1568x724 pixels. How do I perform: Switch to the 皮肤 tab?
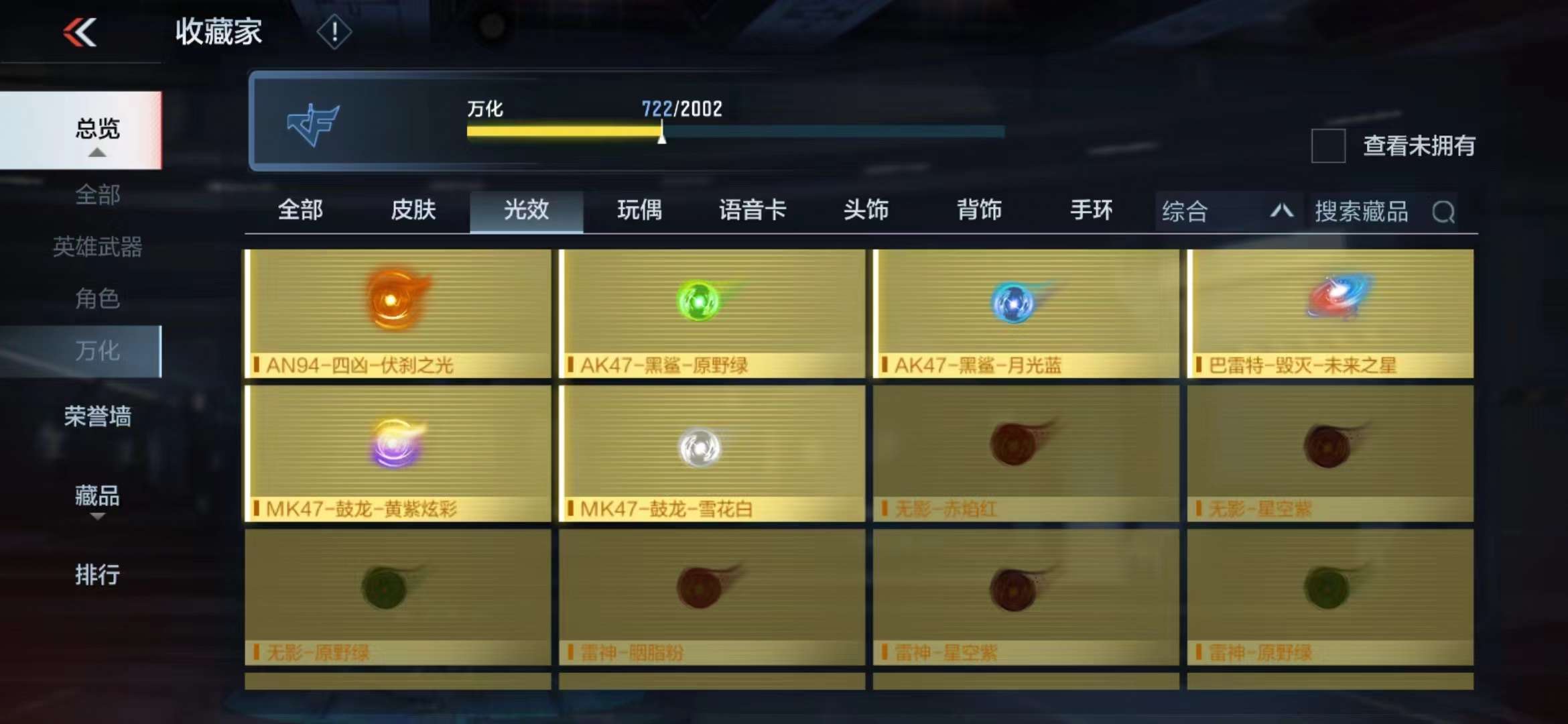click(x=413, y=210)
